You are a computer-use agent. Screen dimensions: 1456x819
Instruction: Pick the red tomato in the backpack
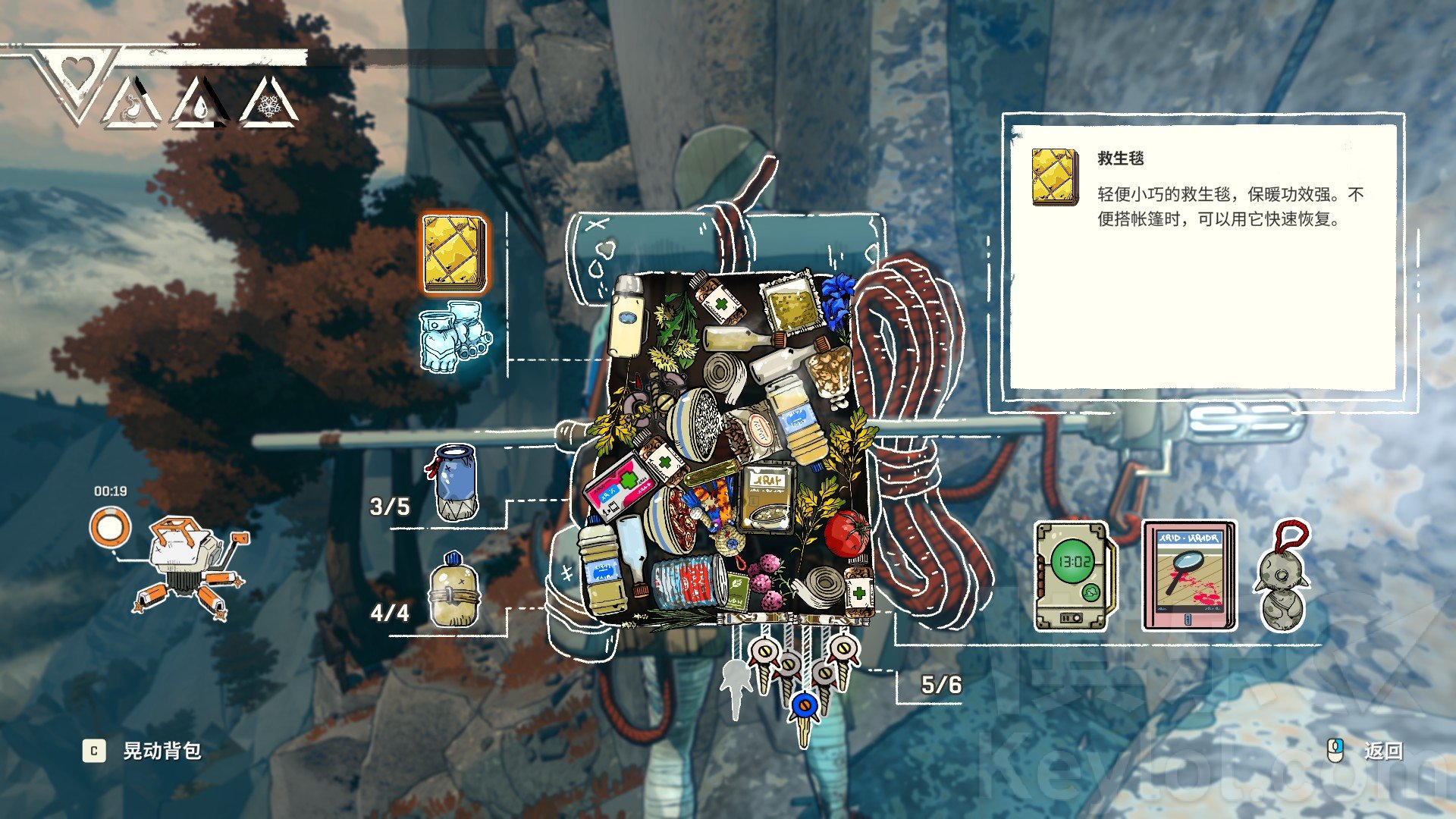[847, 532]
